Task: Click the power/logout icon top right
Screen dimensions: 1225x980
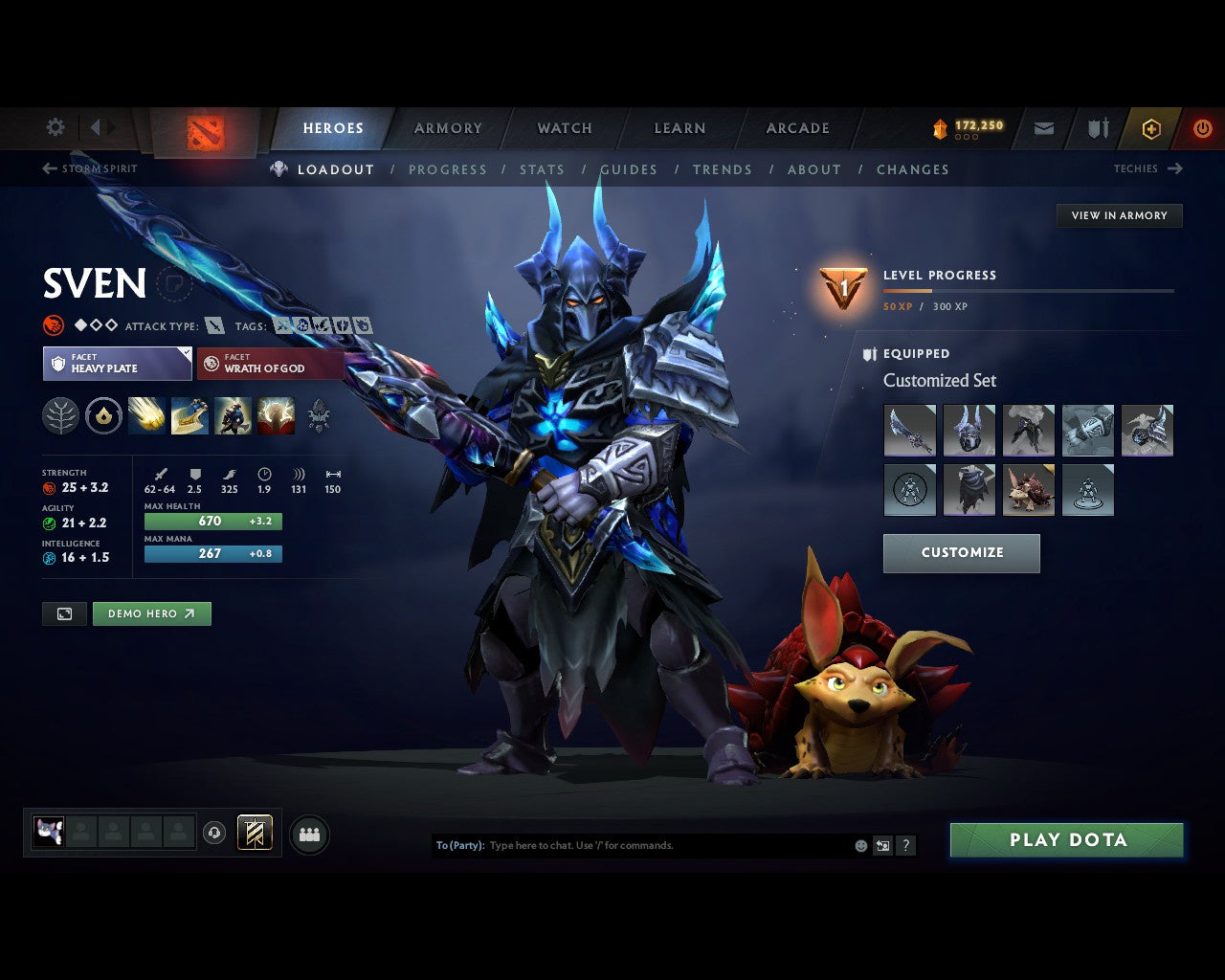Action: pyautogui.click(x=1203, y=128)
